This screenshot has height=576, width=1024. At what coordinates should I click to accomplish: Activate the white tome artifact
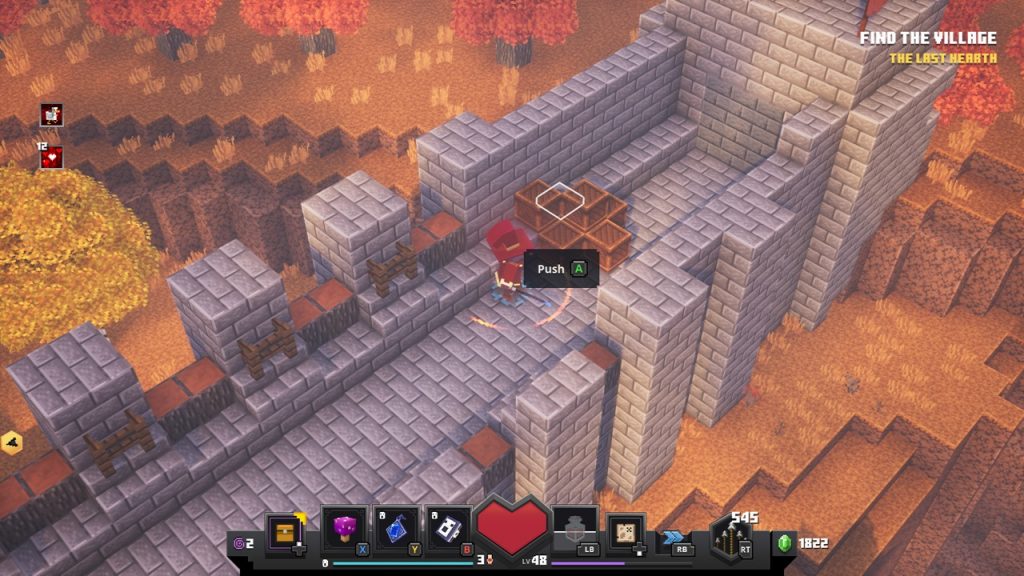450,529
